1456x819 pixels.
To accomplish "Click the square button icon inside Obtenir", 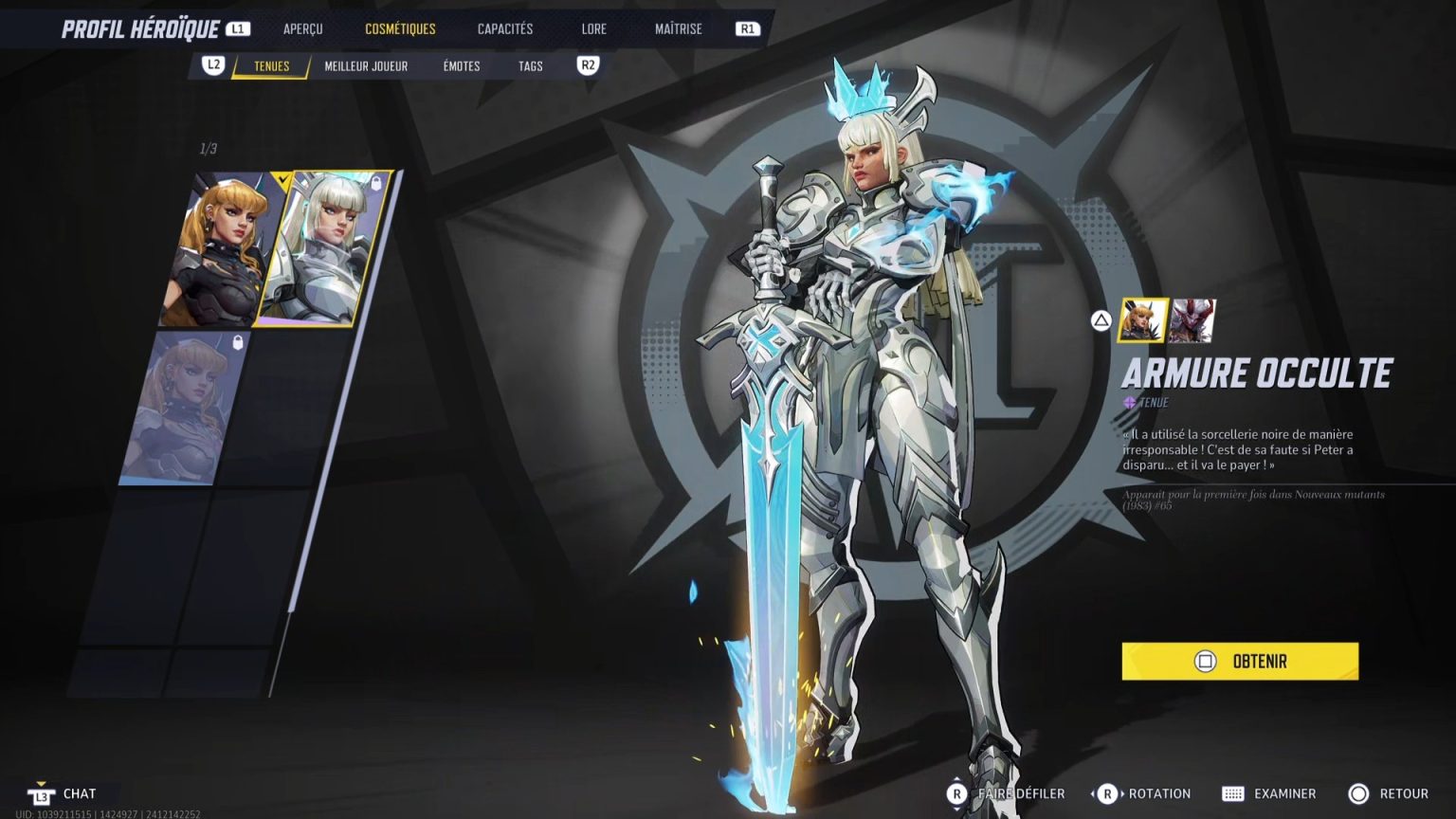I will [x=1205, y=661].
